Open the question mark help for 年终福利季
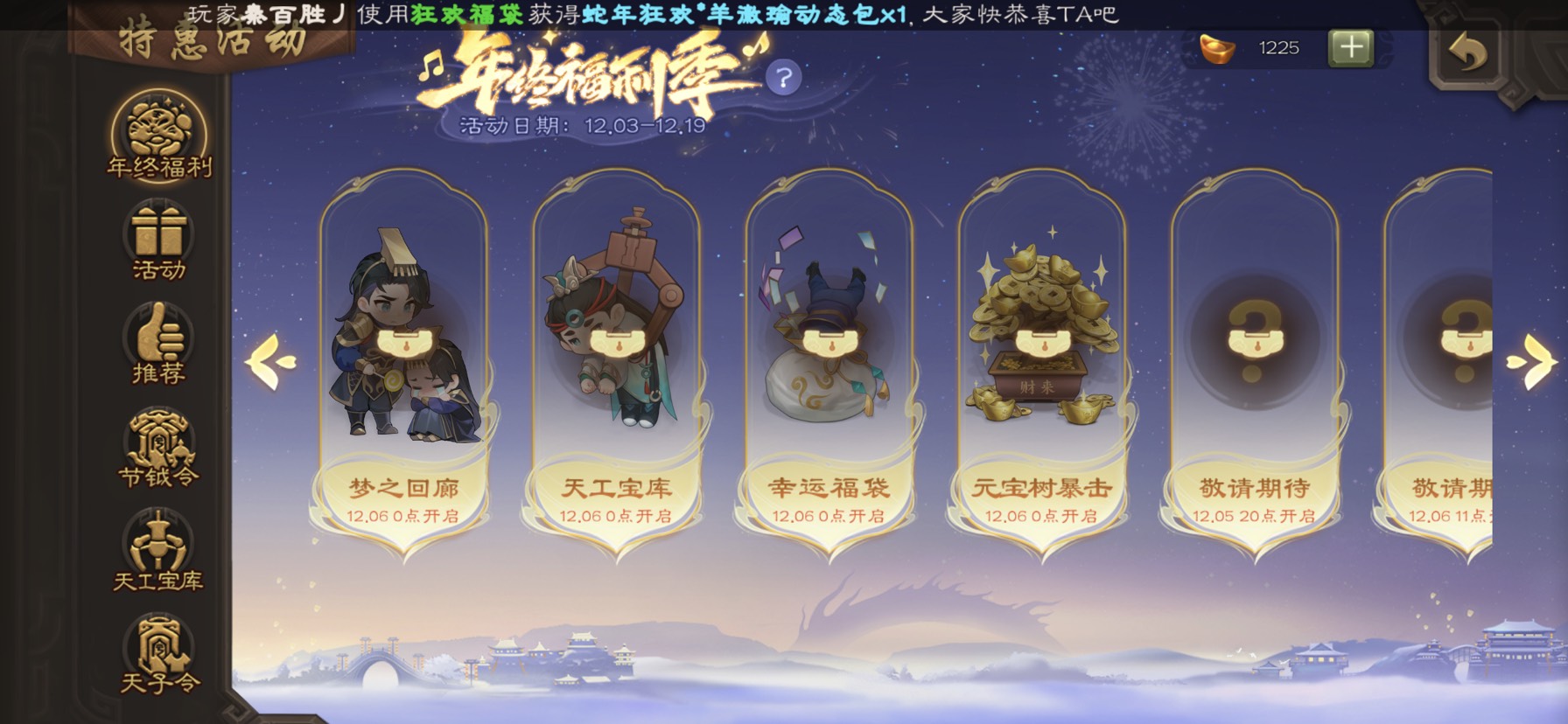This screenshot has height=724, width=1568. point(783,79)
